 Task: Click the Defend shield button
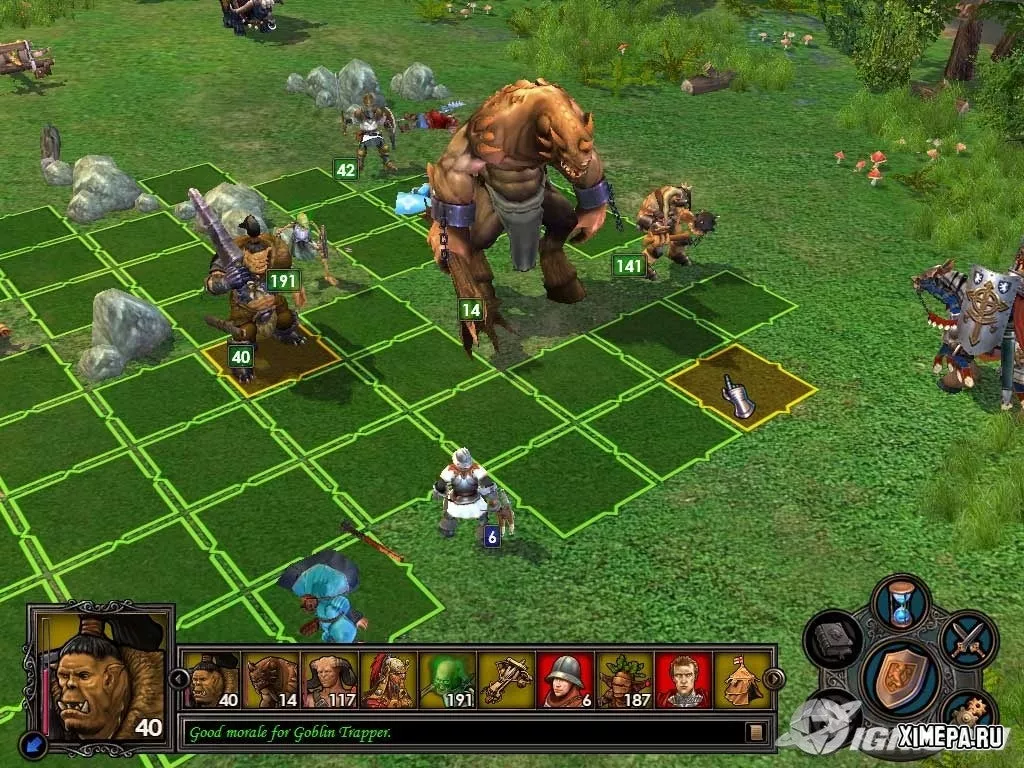(x=900, y=675)
